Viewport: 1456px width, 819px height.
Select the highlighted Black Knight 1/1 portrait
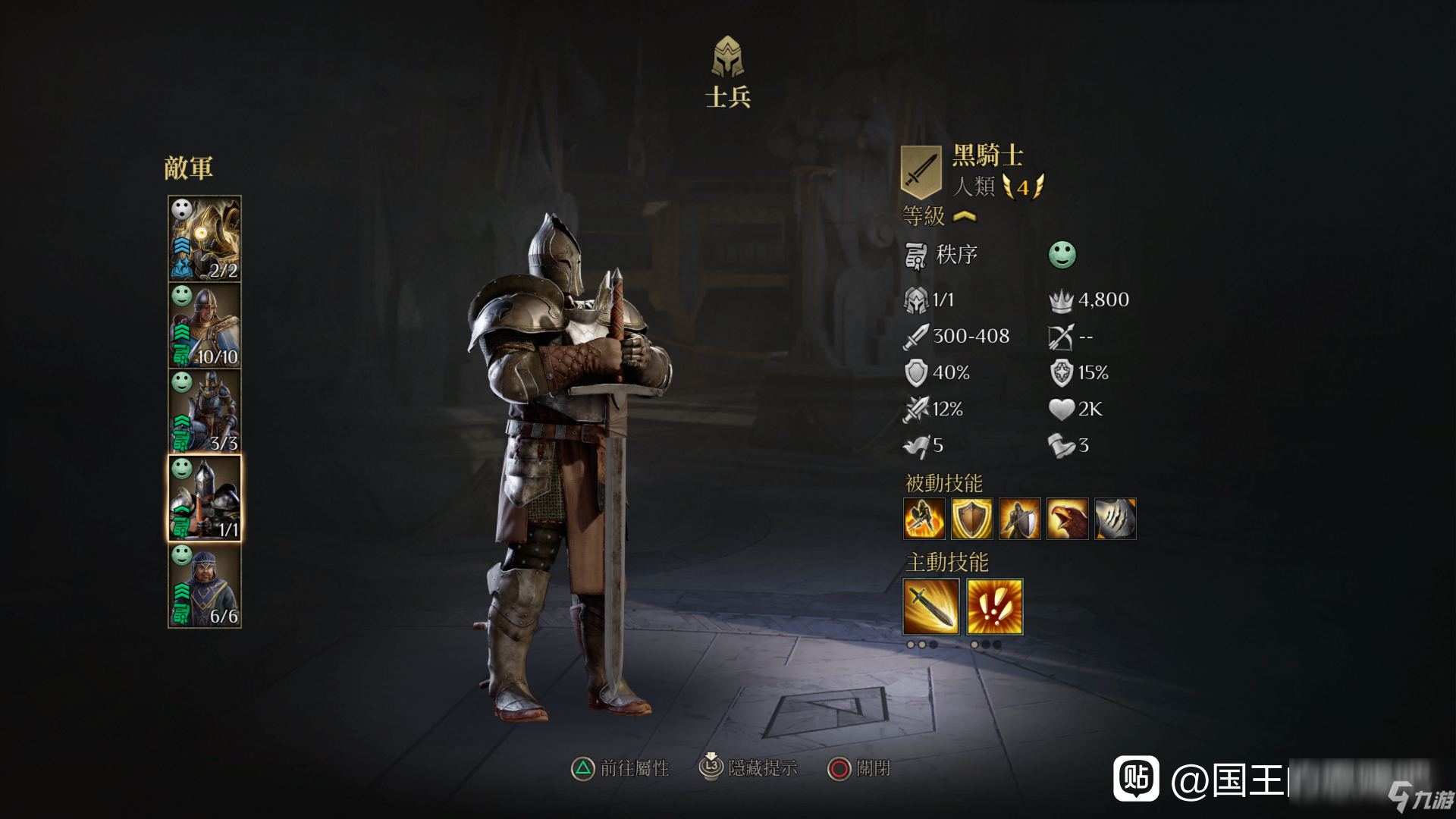point(204,498)
